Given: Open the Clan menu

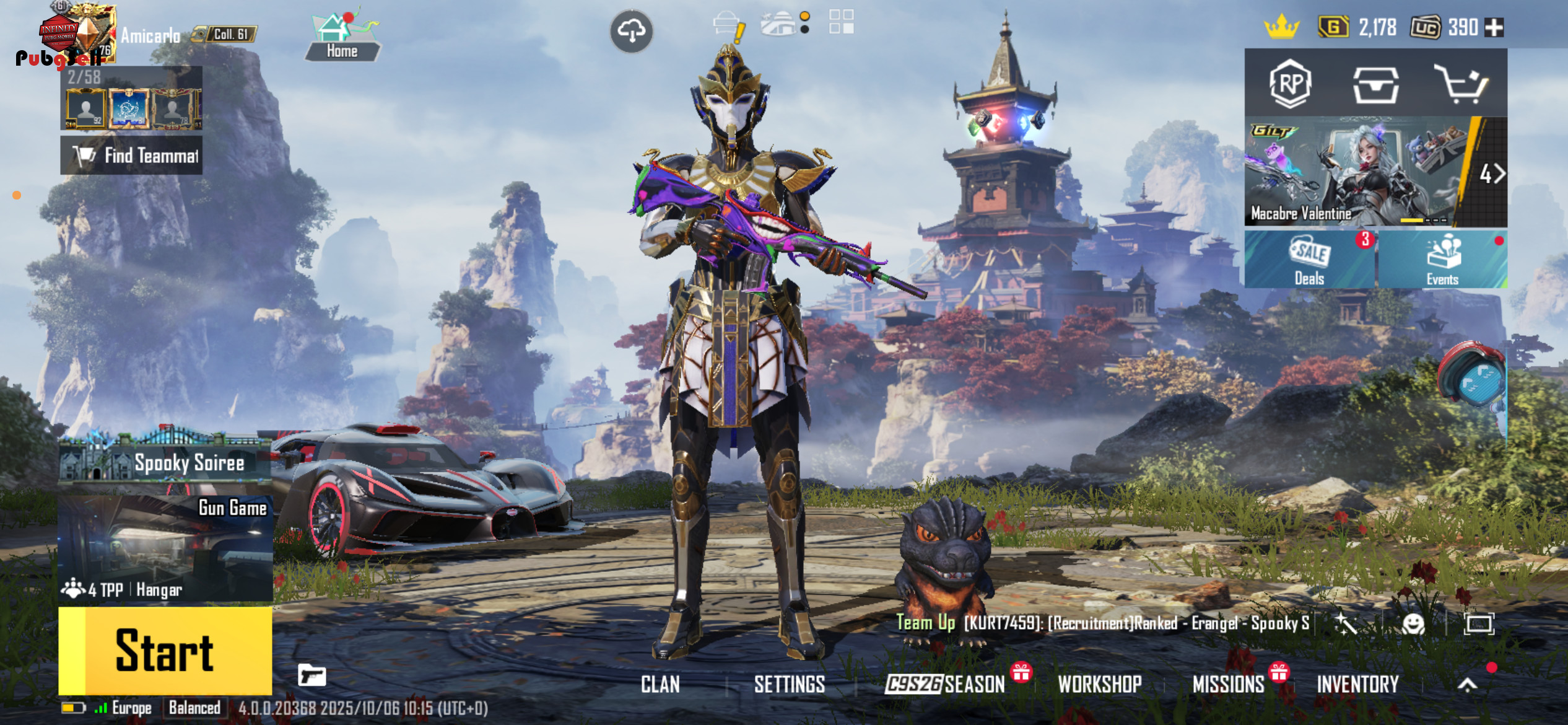Looking at the screenshot, I should (x=660, y=684).
